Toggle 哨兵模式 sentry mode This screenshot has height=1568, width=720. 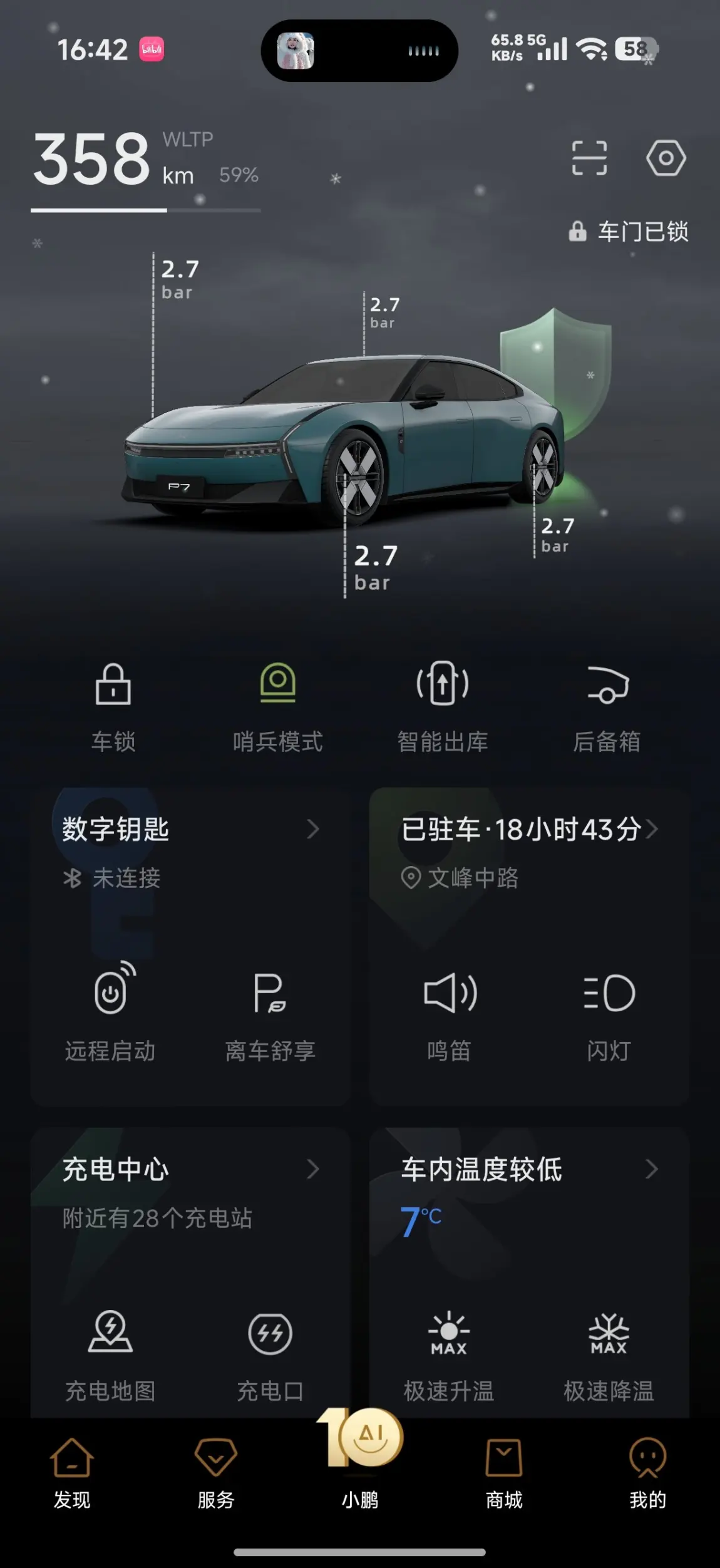pyautogui.click(x=277, y=705)
